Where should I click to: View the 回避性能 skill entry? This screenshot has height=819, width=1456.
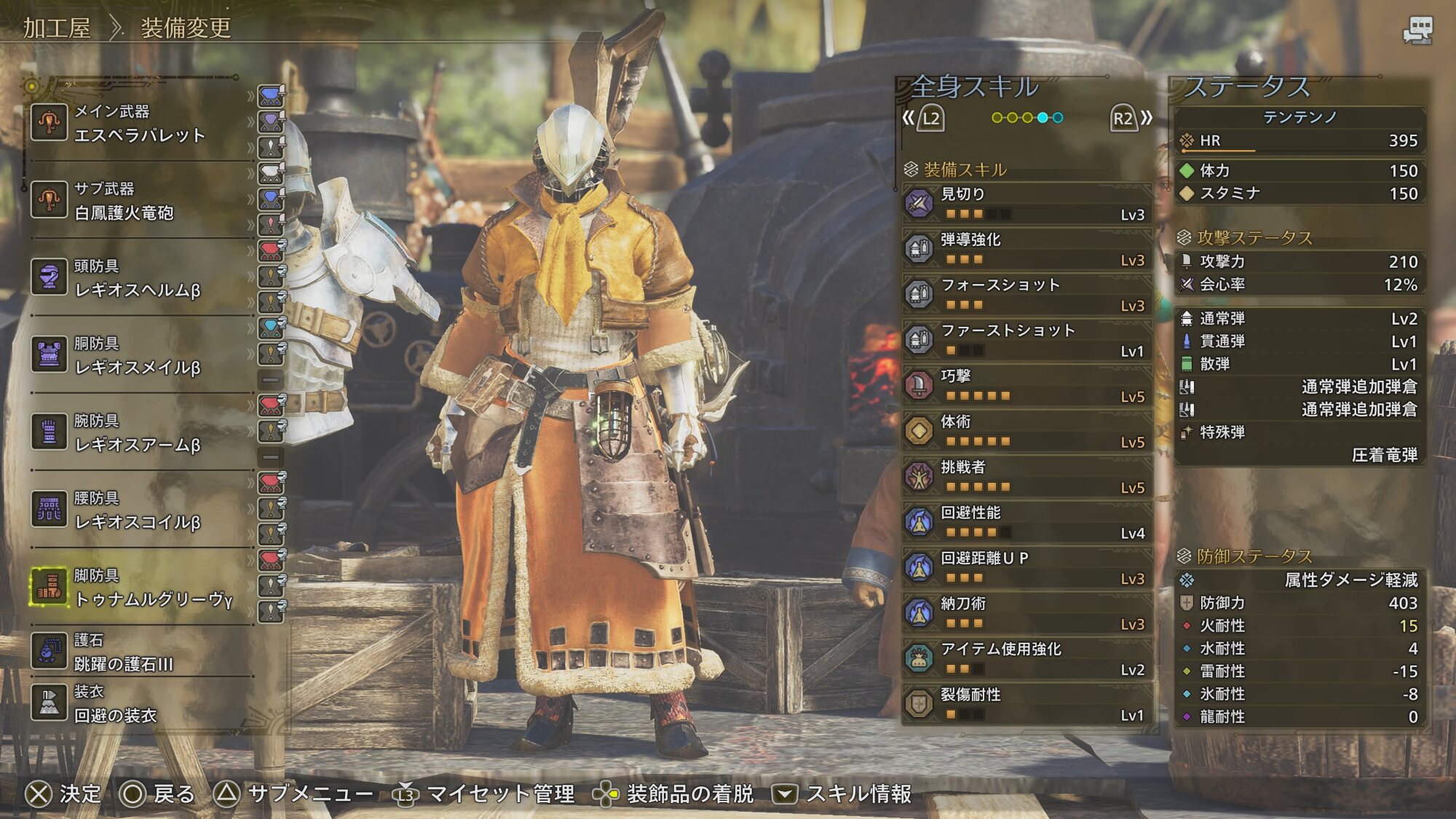(x=1026, y=522)
